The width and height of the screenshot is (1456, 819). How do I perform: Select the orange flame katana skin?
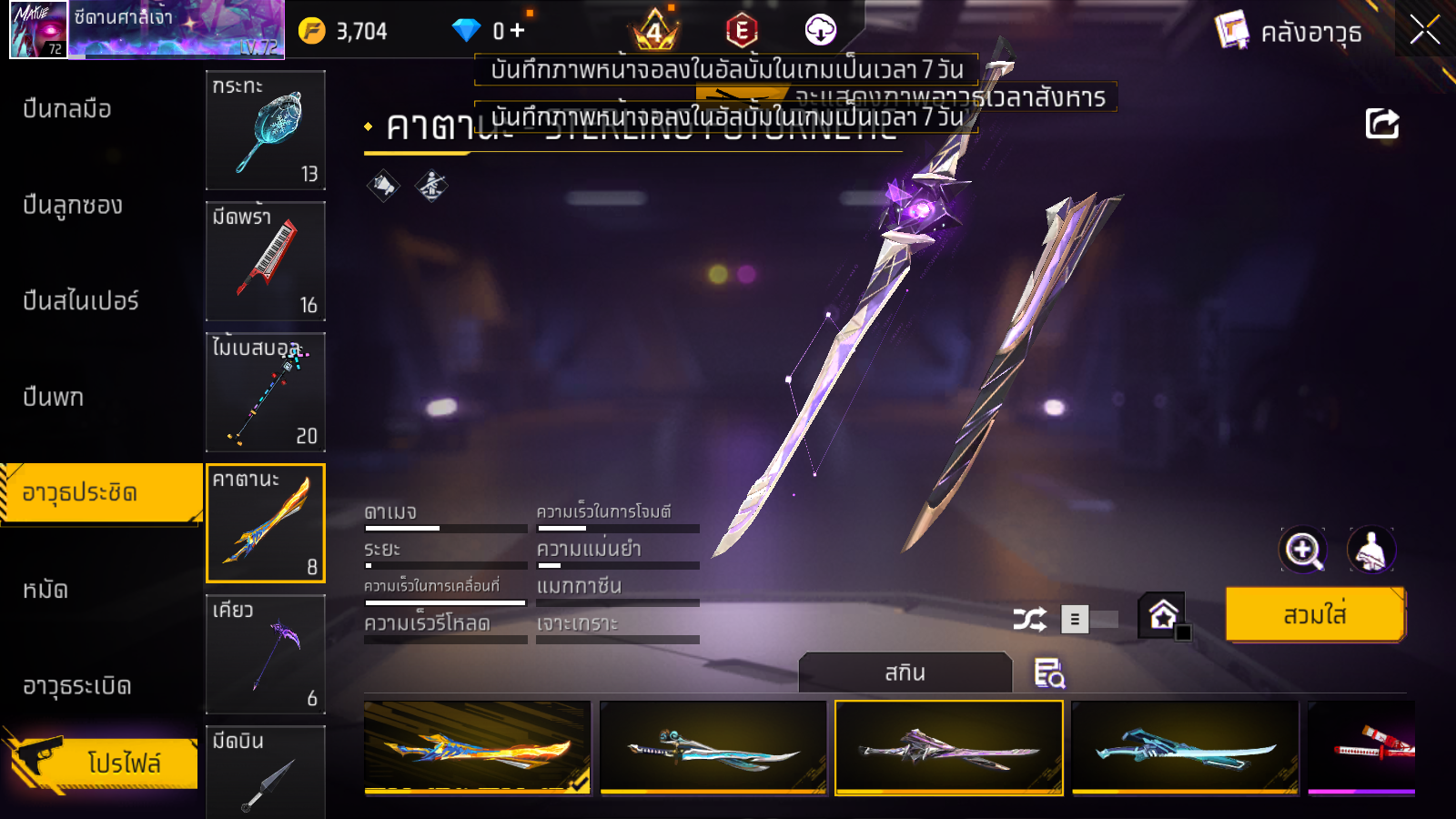coord(478,748)
